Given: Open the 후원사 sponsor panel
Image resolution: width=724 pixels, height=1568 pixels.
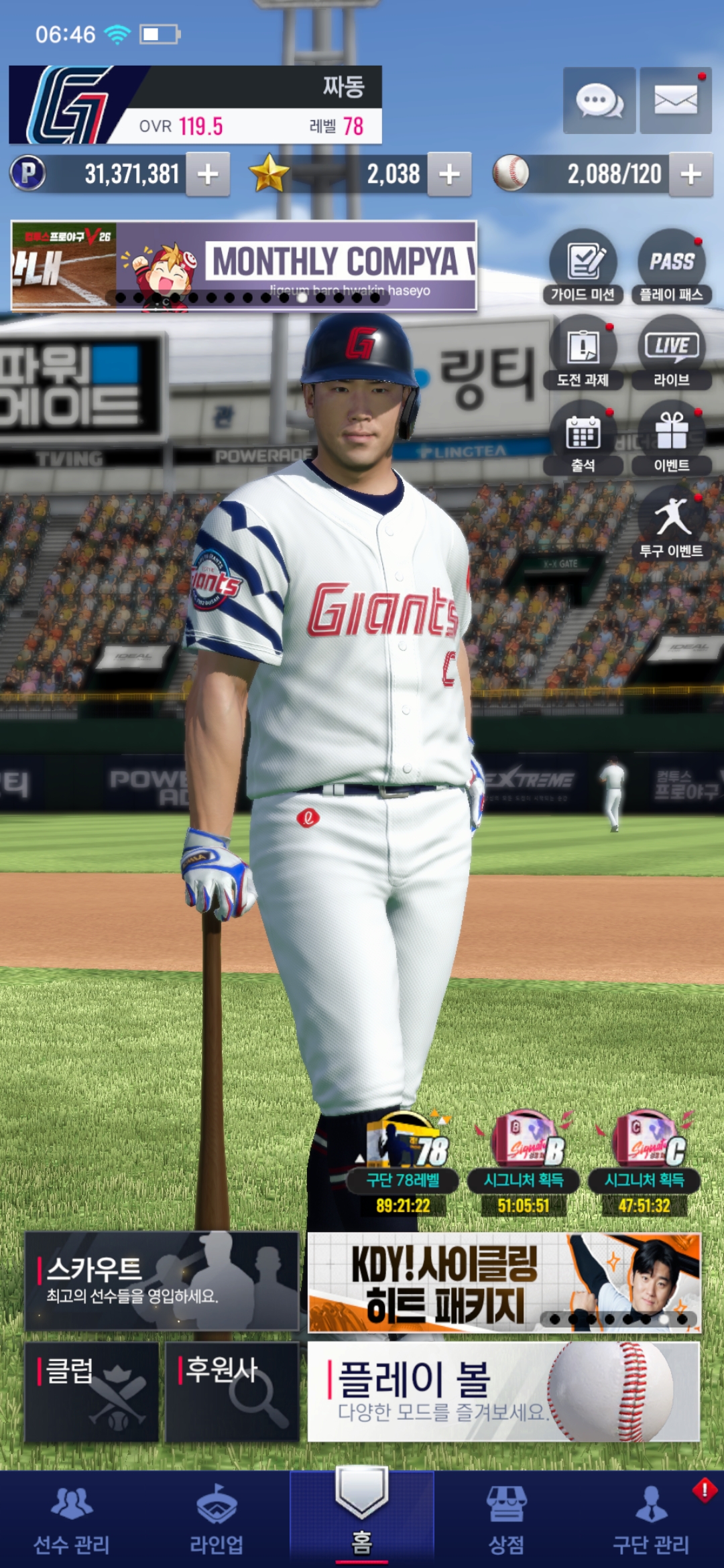Looking at the screenshot, I should (x=232, y=1392).
